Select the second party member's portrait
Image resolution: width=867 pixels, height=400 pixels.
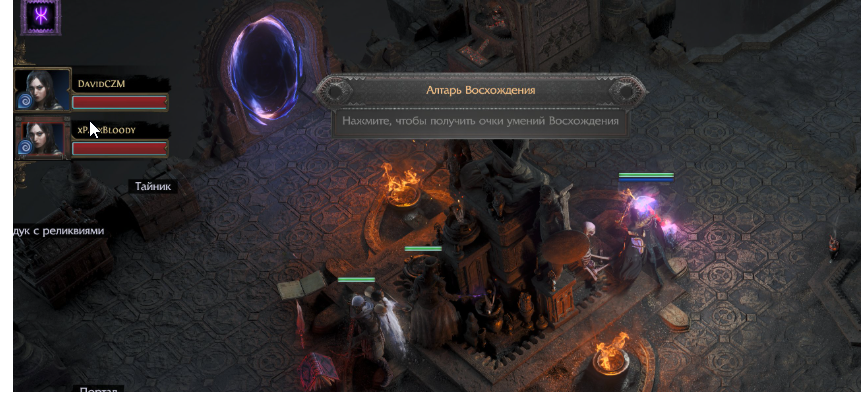tap(46, 138)
